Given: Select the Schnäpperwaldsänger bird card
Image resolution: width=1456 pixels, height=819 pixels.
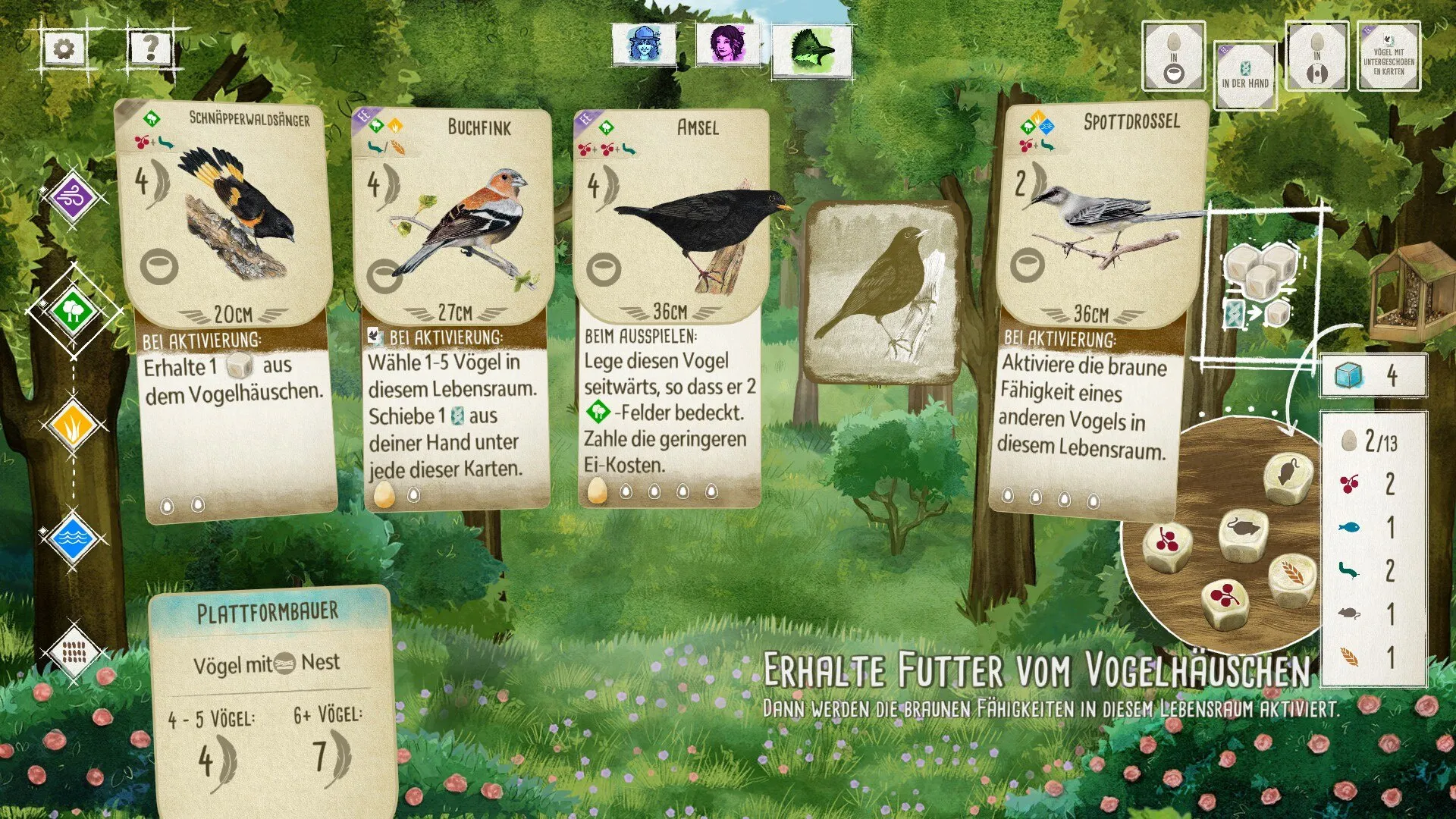Looking at the screenshot, I should click(227, 311).
